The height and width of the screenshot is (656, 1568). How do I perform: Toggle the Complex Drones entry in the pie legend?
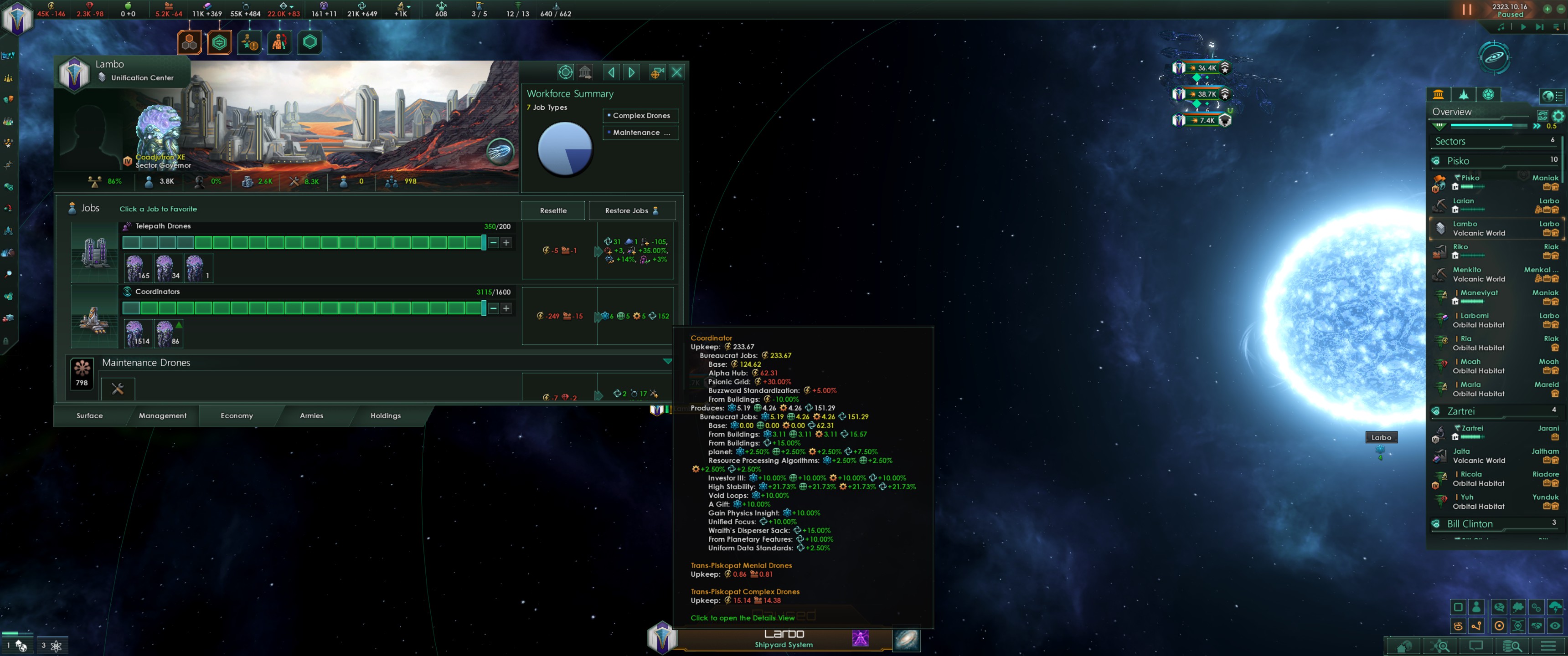click(640, 116)
